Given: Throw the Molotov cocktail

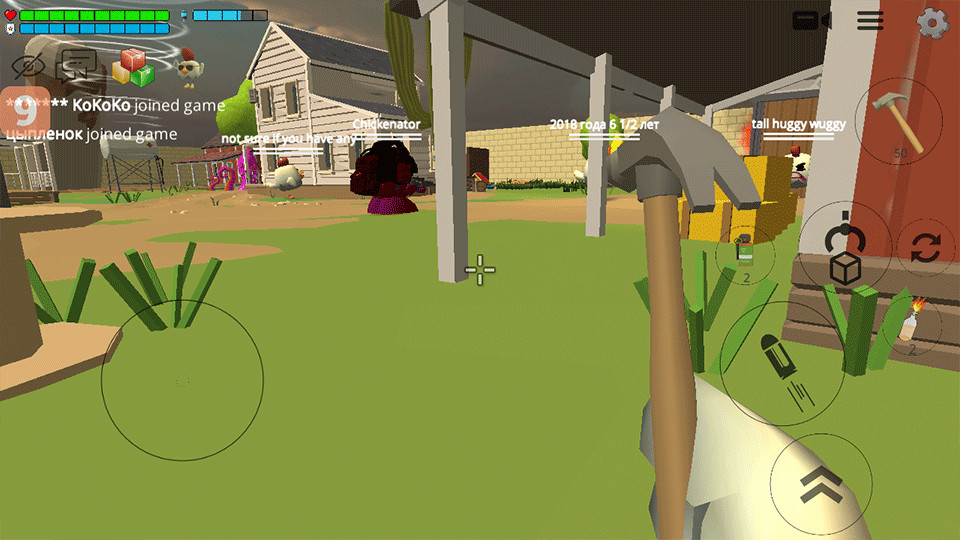Looking at the screenshot, I should 908,326.
